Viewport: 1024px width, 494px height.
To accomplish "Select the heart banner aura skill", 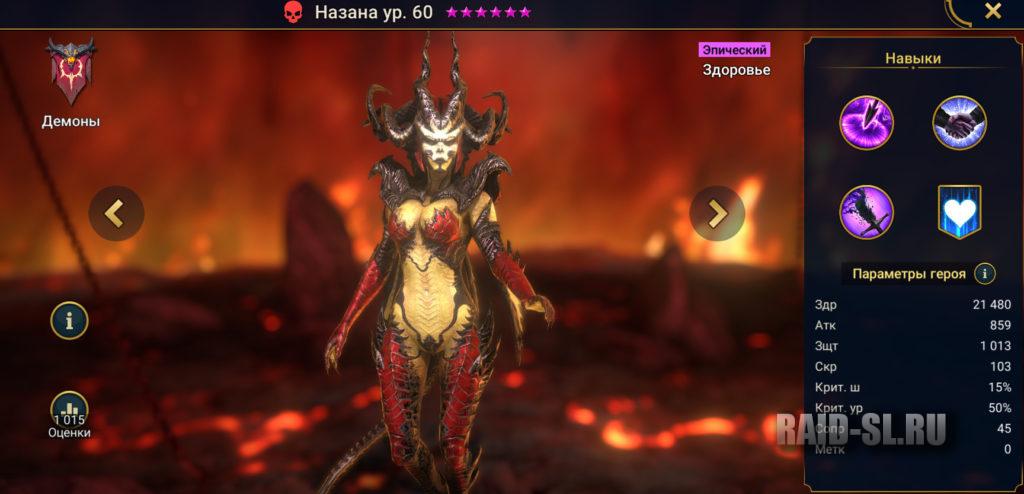I will pyautogui.click(x=959, y=212).
